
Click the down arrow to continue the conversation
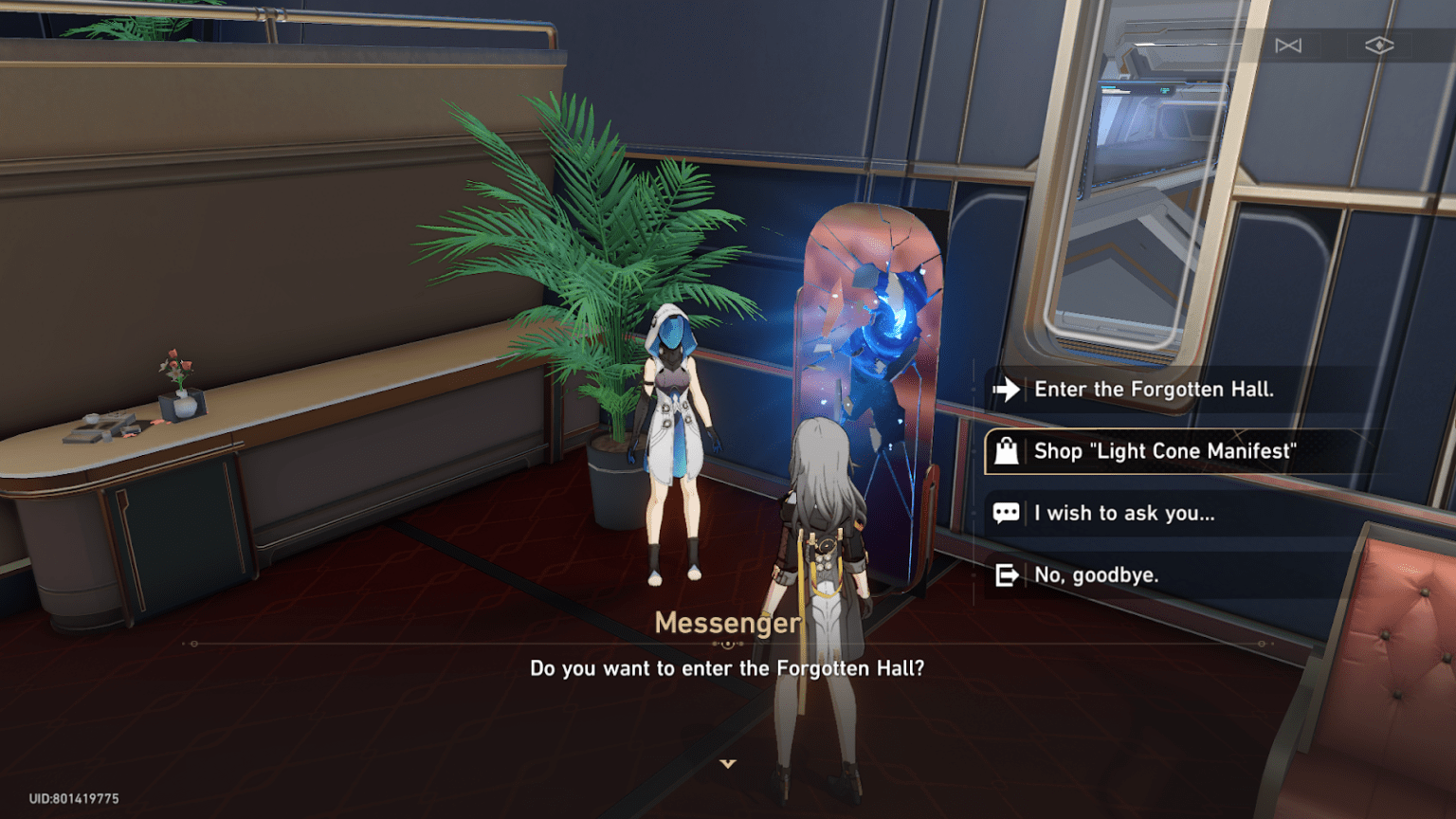click(x=728, y=761)
